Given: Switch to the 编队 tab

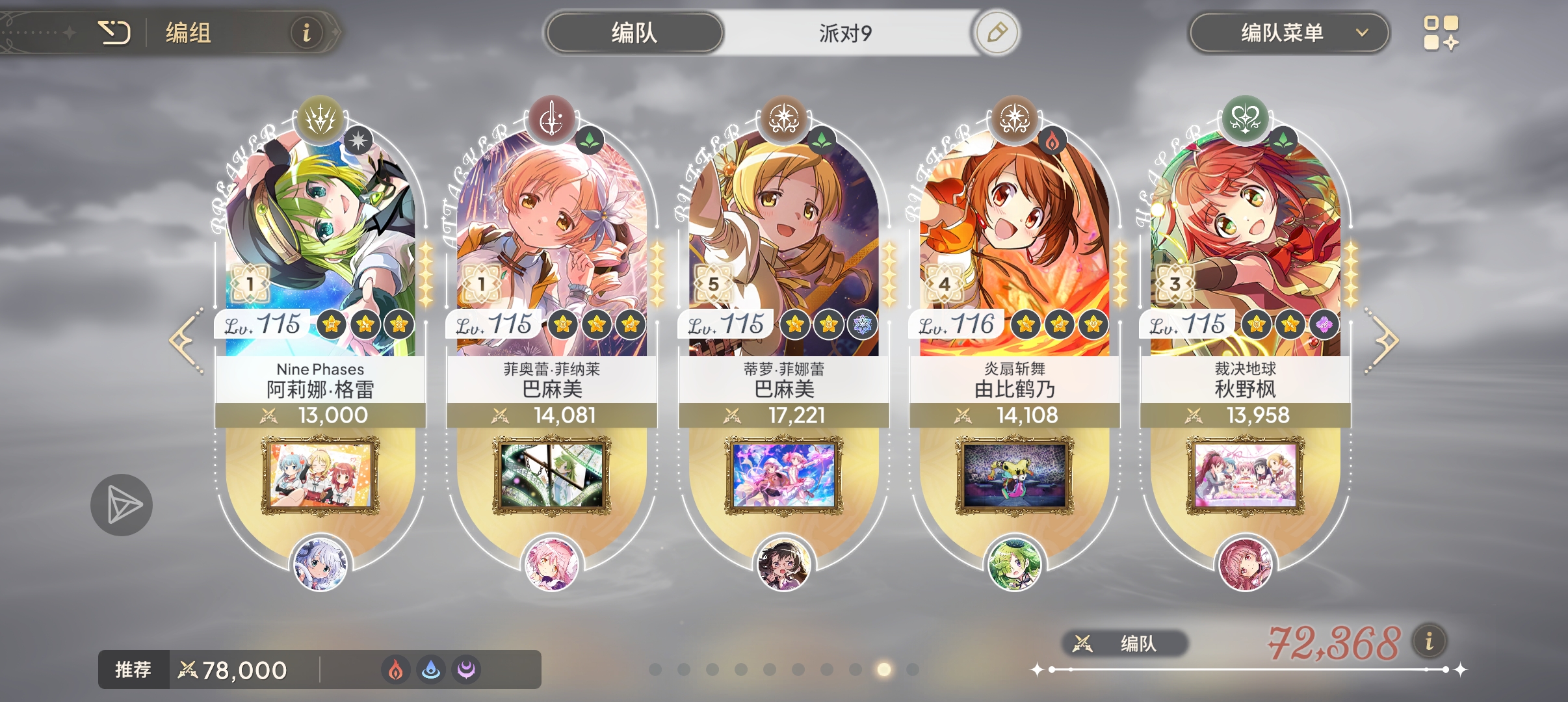Looking at the screenshot, I should [633, 31].
